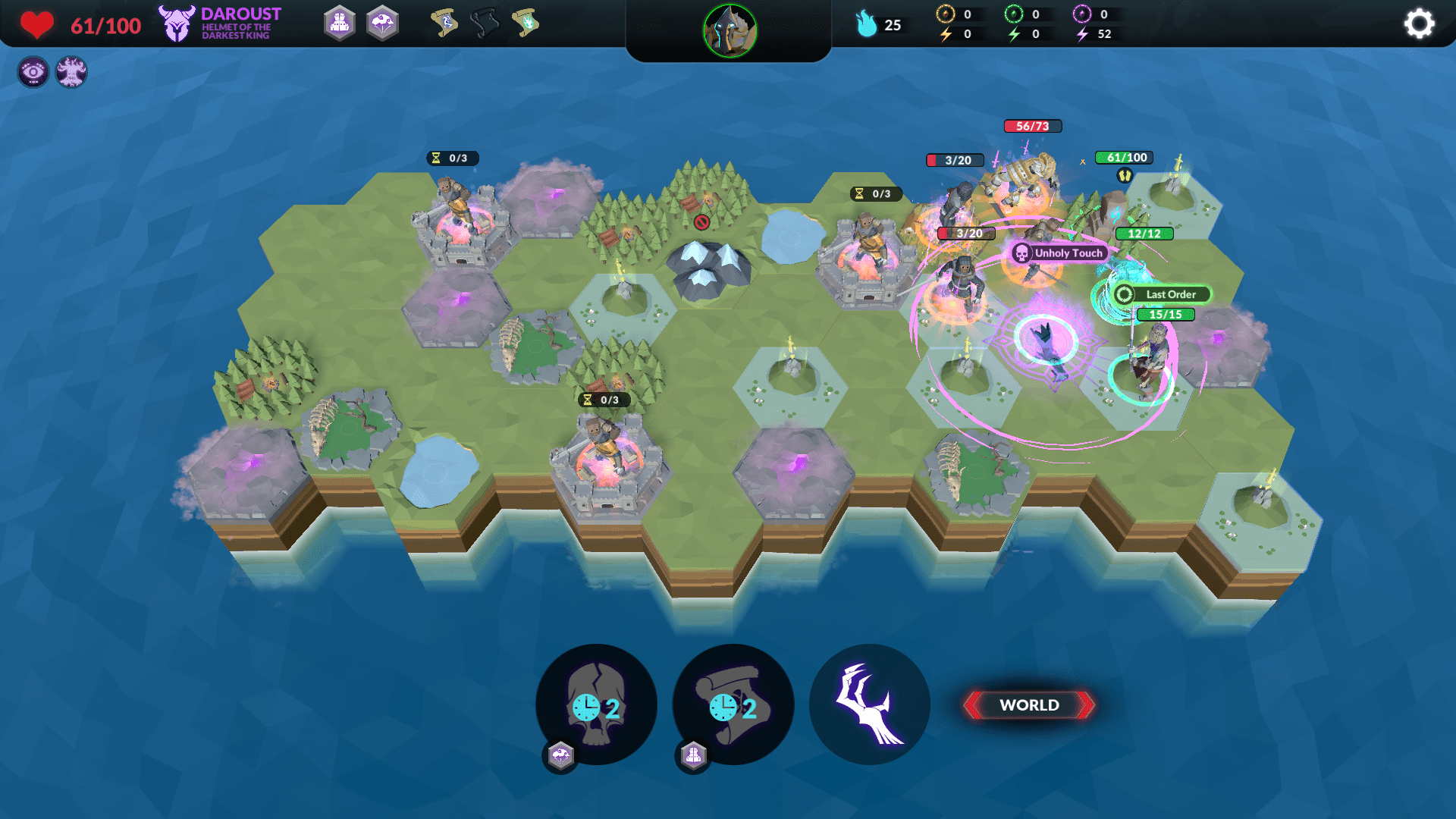Screen dimensions: 1456x819
Task: Click the purple tree status icon
Action: coord(71,72)
